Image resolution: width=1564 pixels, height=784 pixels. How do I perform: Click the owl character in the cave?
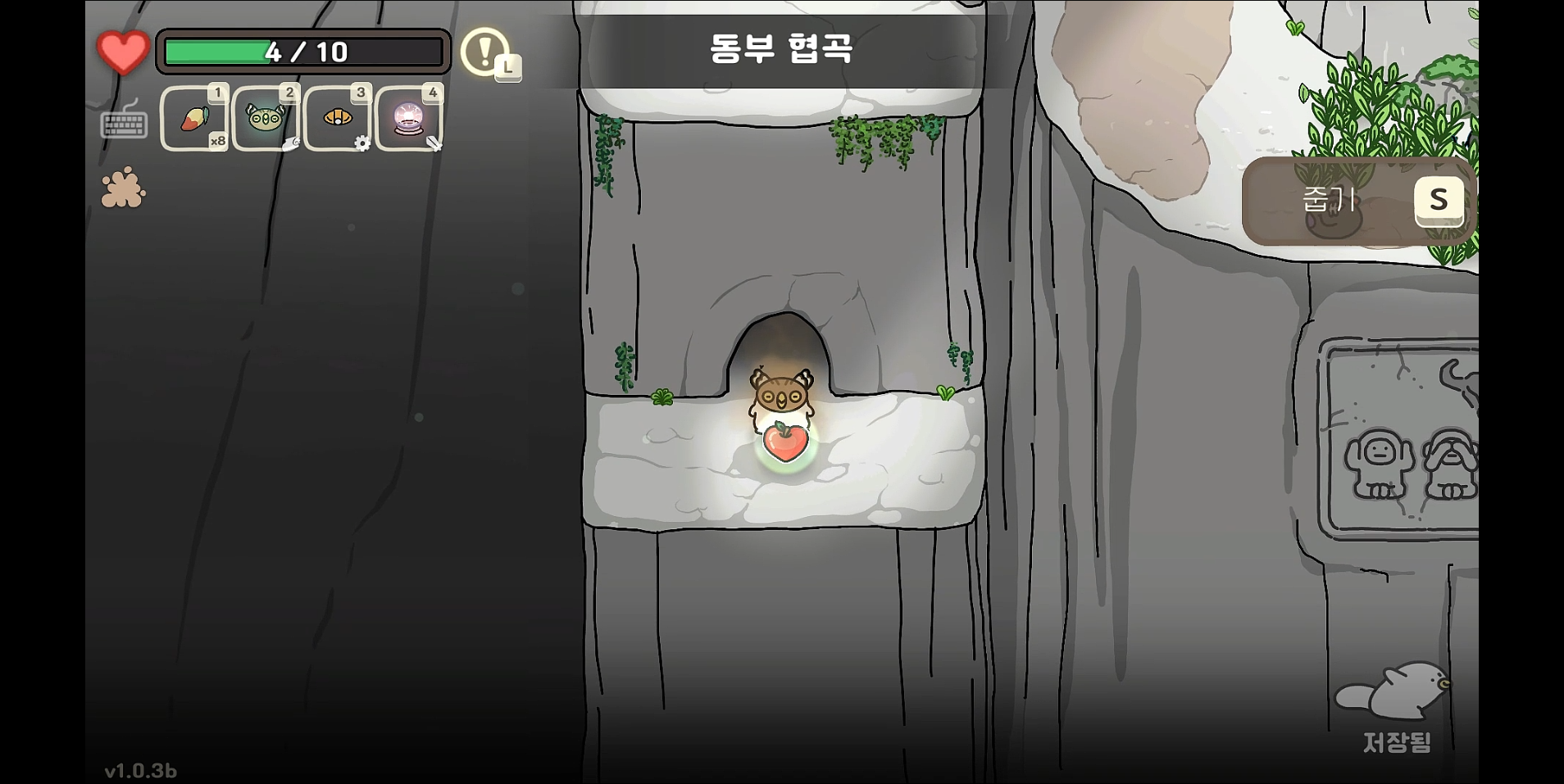781,395
